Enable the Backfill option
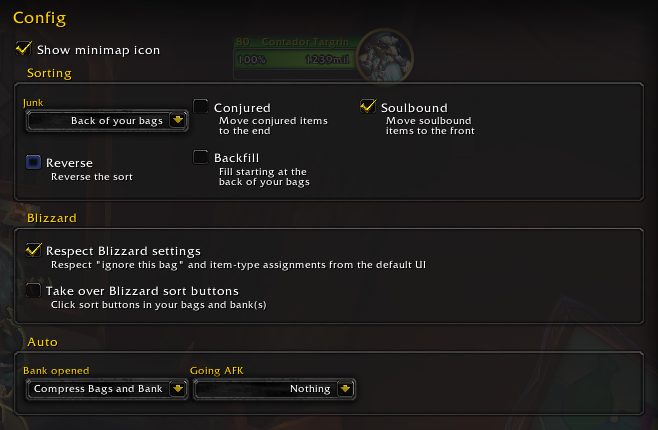This screenshot has width=658, height=430. tap(201, 158)
